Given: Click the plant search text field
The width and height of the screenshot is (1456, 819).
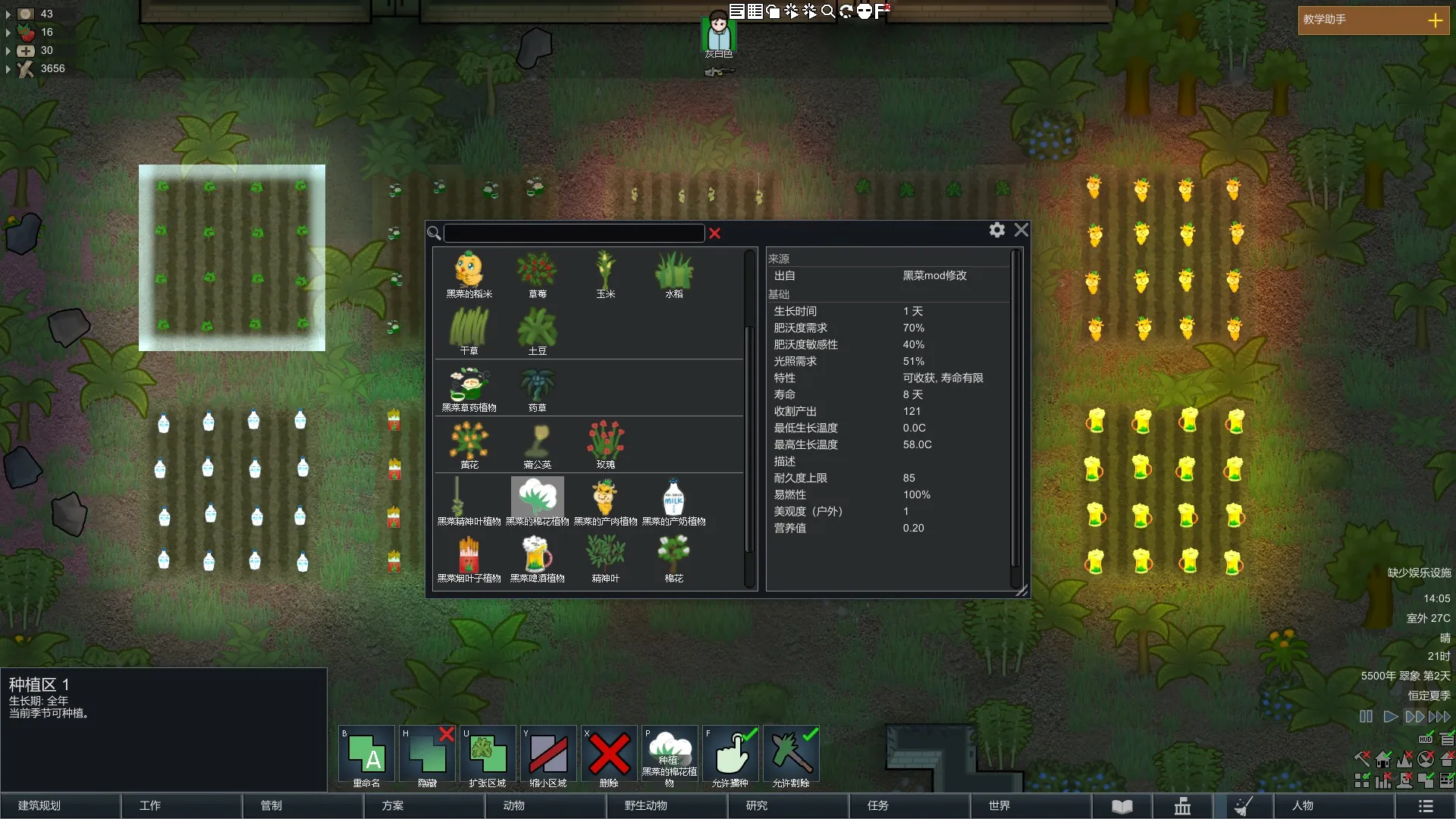Looking at the screenshot, I should pos(574,233).
